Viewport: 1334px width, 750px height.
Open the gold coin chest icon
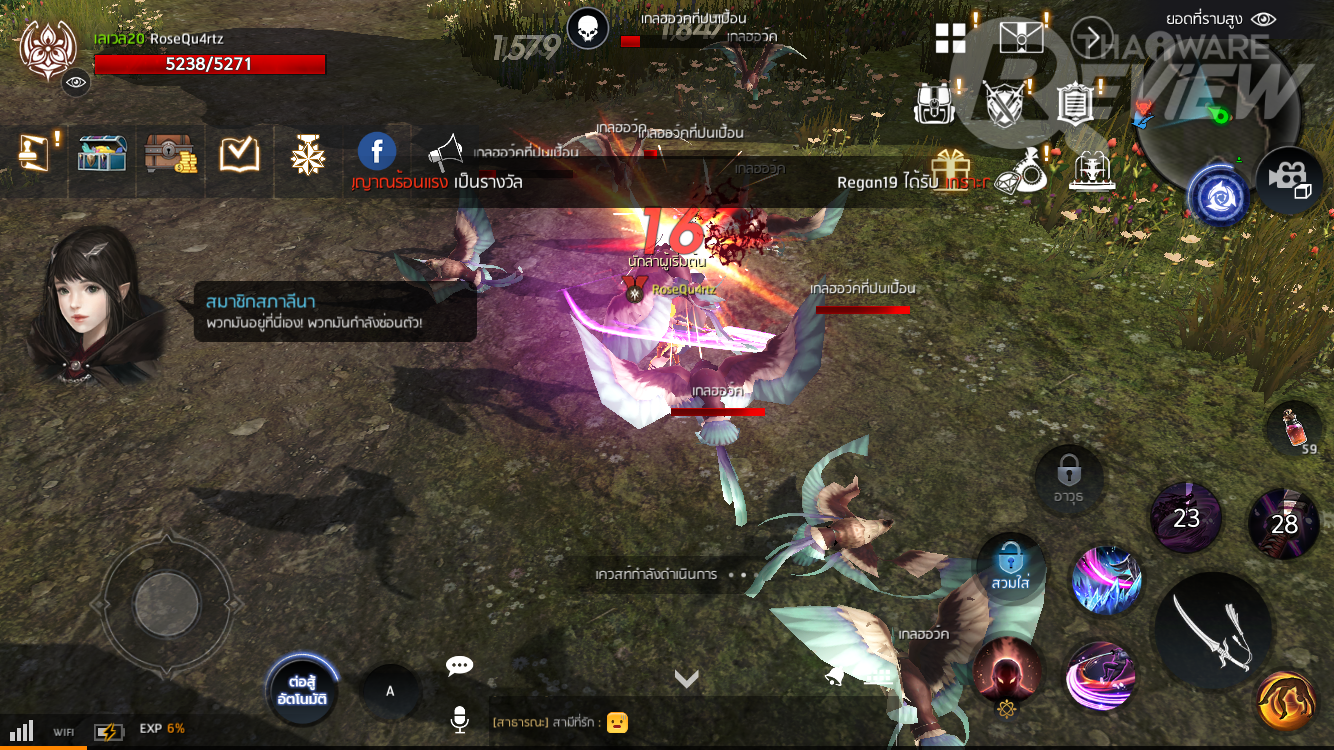click(171, 153)
